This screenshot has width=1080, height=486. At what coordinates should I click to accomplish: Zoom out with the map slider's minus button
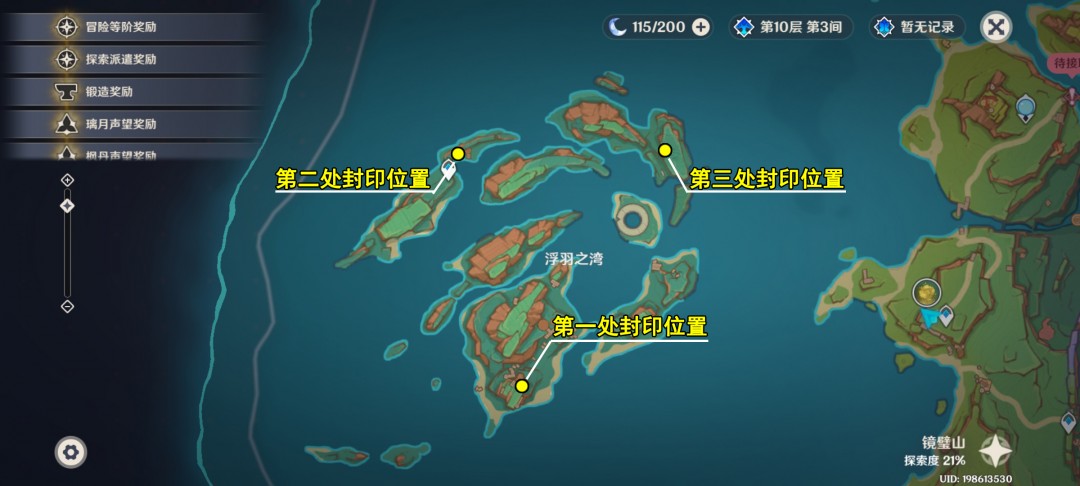[67, 306]
